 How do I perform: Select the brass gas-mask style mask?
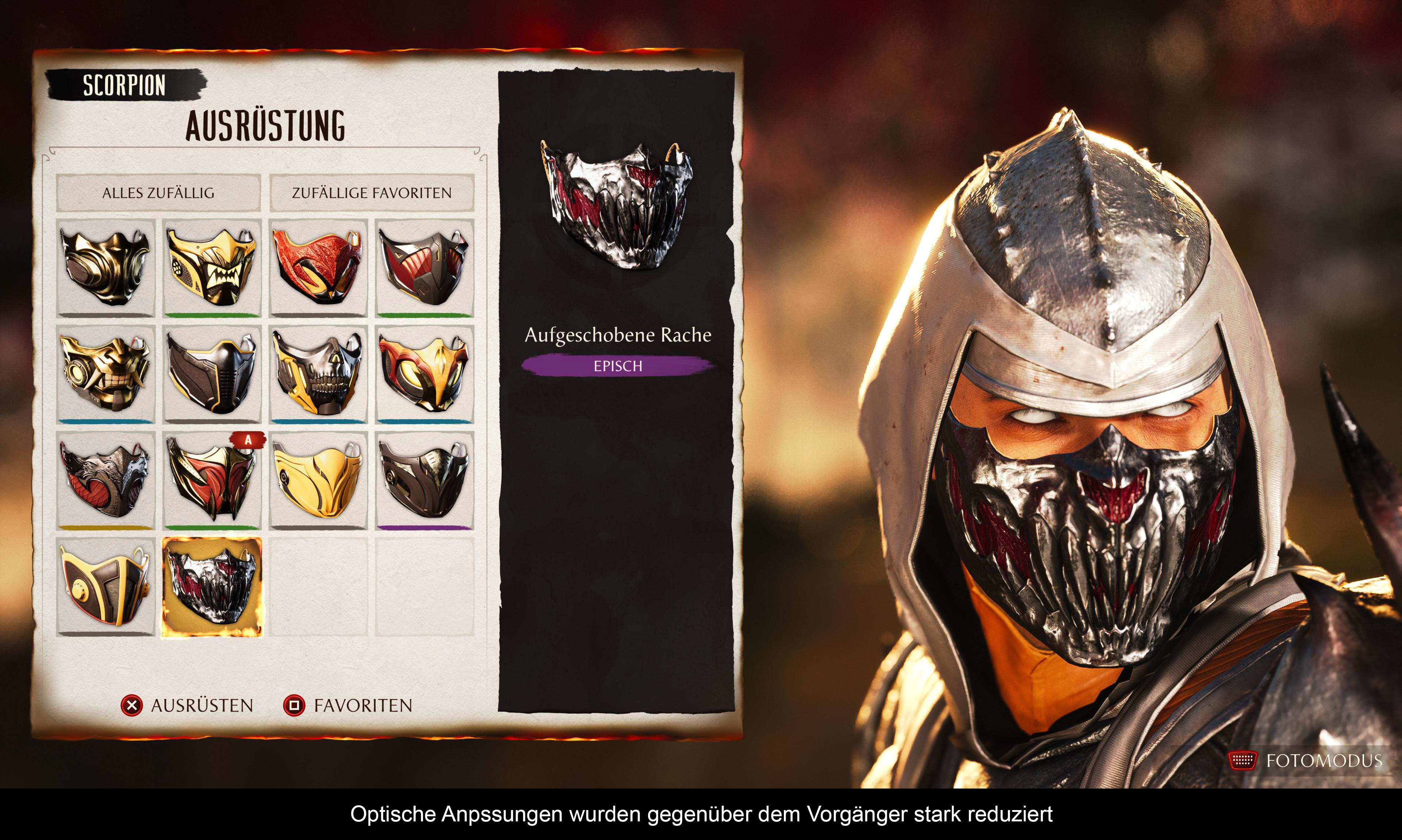click(x=106, y=268)
